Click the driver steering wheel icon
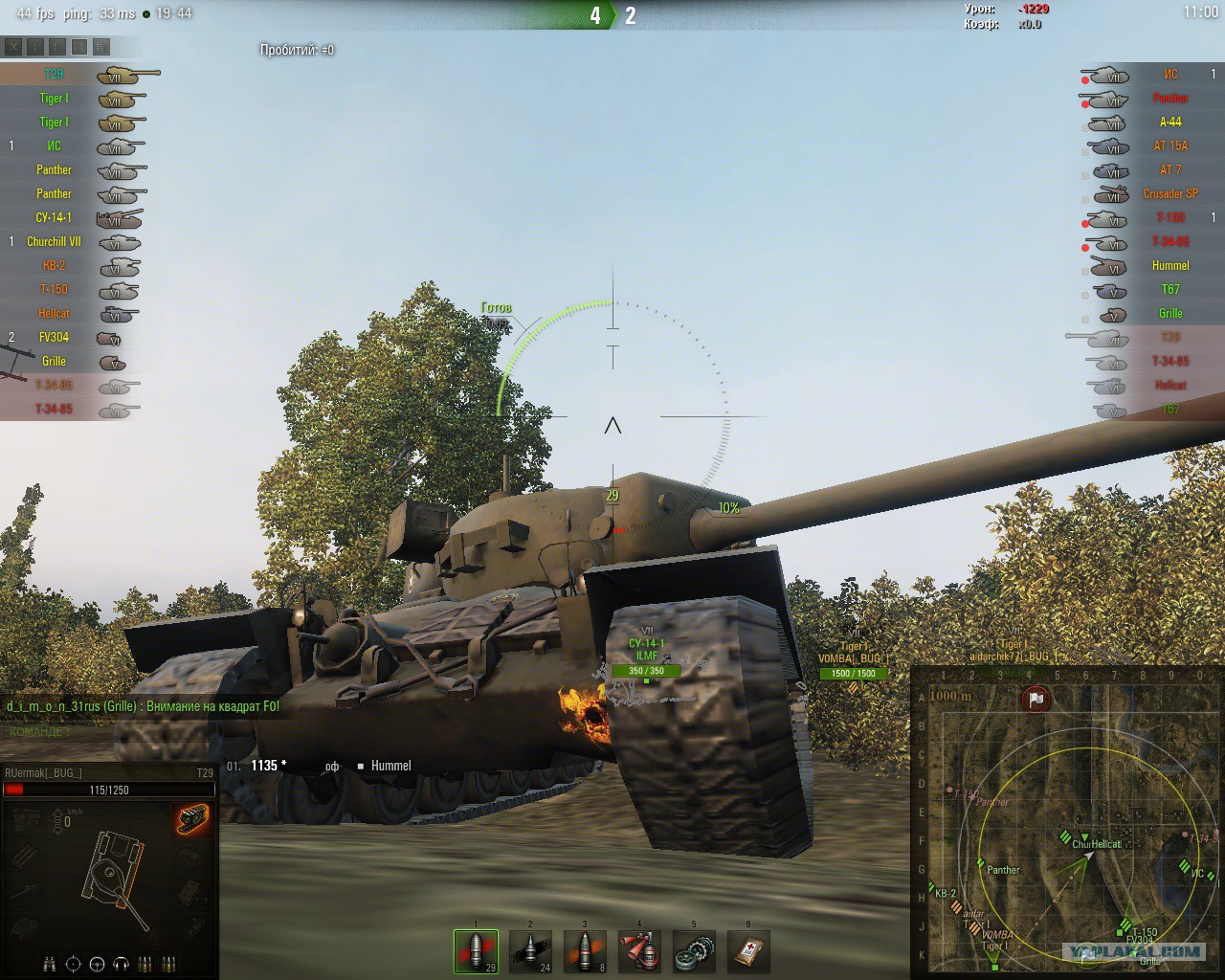Screen dimensions: 1225x980 pyautogui.click(x=97, y=964)
